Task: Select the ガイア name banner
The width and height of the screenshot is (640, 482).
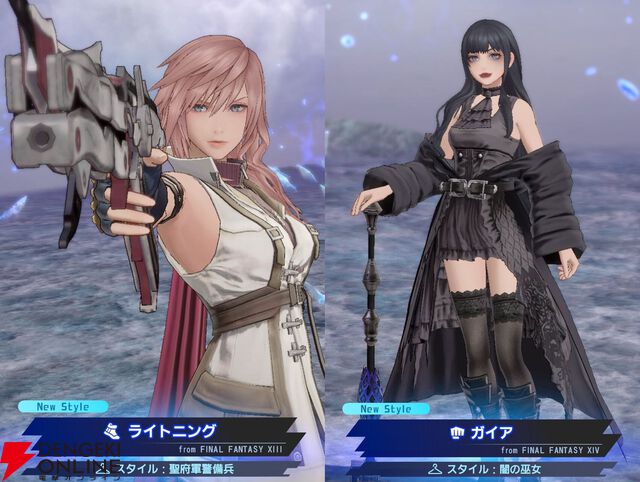Action: 485,433
